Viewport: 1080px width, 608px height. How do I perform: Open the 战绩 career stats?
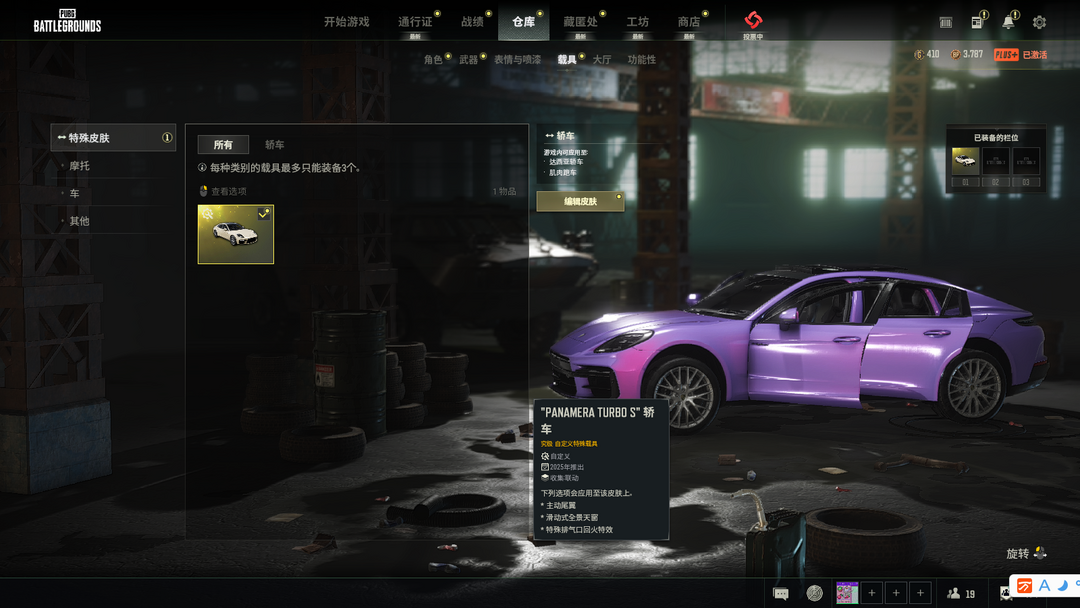pos(472,22)
